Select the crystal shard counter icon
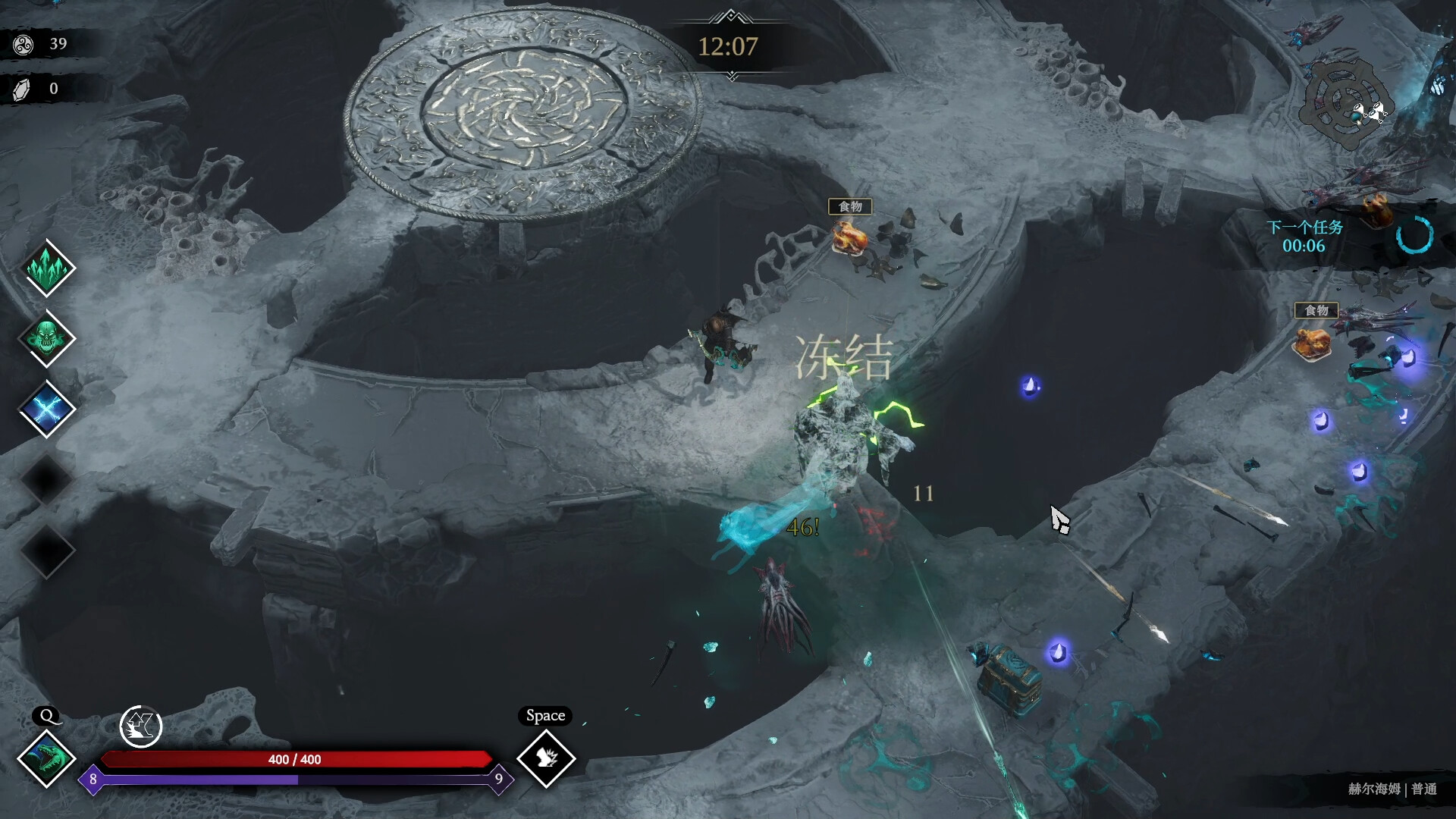The width and height of the screenshot is (1456, 819). [22, 88]
